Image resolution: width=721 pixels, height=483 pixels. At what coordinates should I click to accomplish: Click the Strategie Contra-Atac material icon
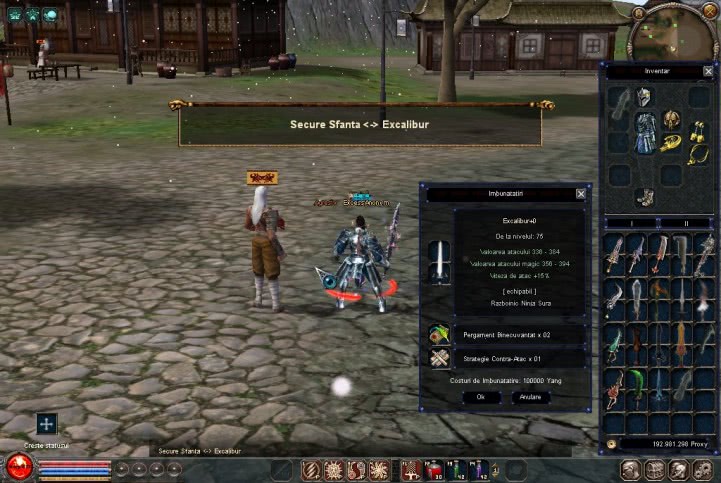point(440,358)
